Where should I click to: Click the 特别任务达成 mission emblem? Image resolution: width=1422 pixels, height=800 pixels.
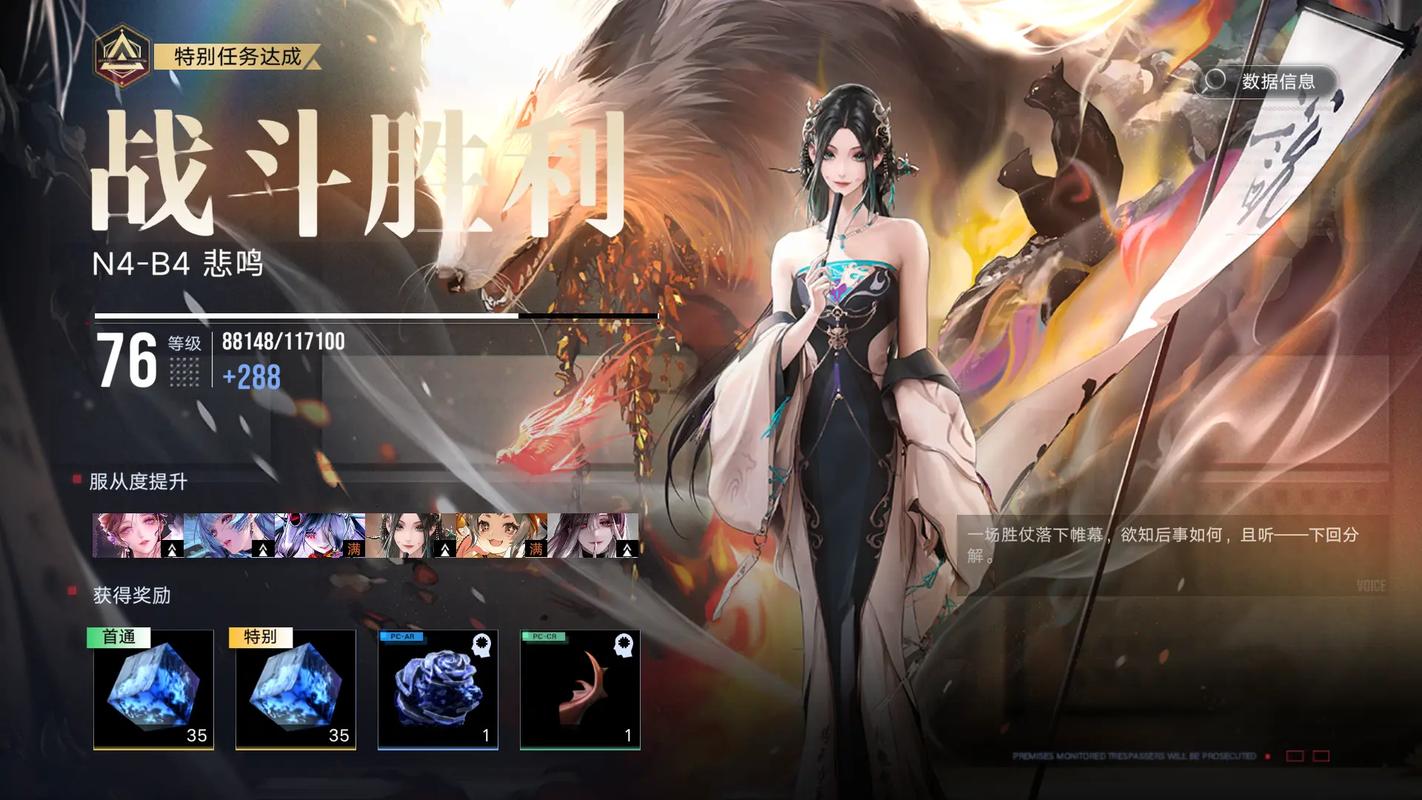122,55
